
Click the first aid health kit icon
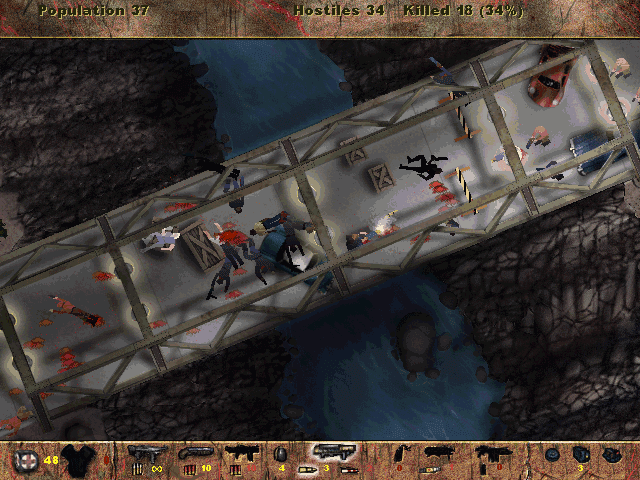[25, 460]
